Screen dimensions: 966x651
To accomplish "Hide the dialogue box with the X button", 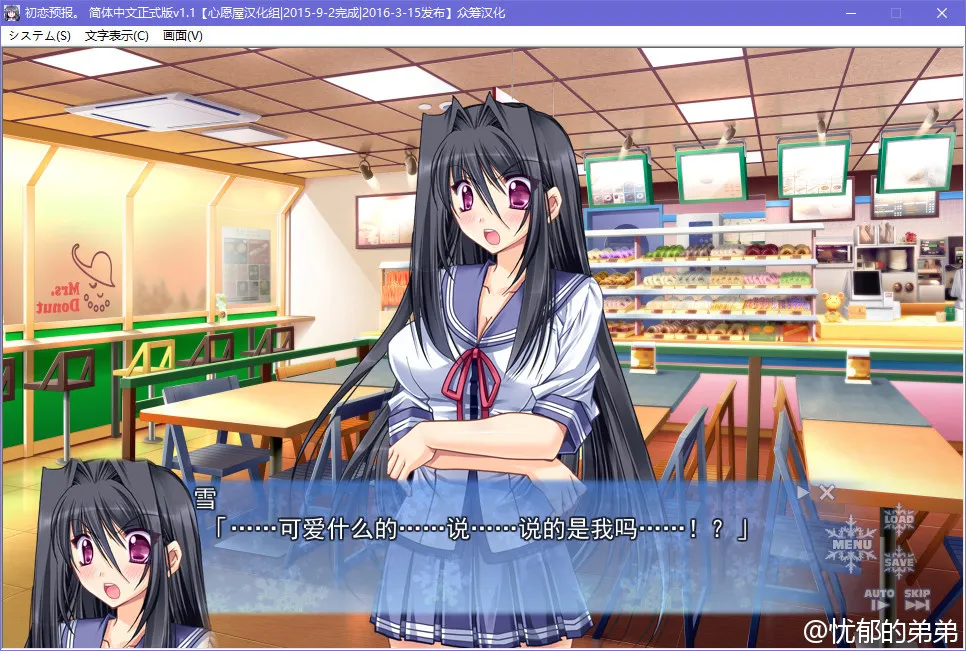I will 827,491.
